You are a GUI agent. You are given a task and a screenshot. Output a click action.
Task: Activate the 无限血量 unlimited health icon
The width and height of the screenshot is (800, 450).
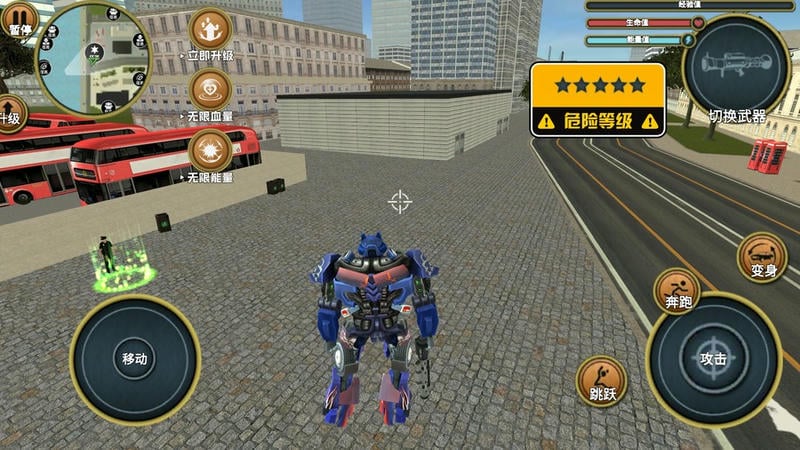tap(210, 91)
